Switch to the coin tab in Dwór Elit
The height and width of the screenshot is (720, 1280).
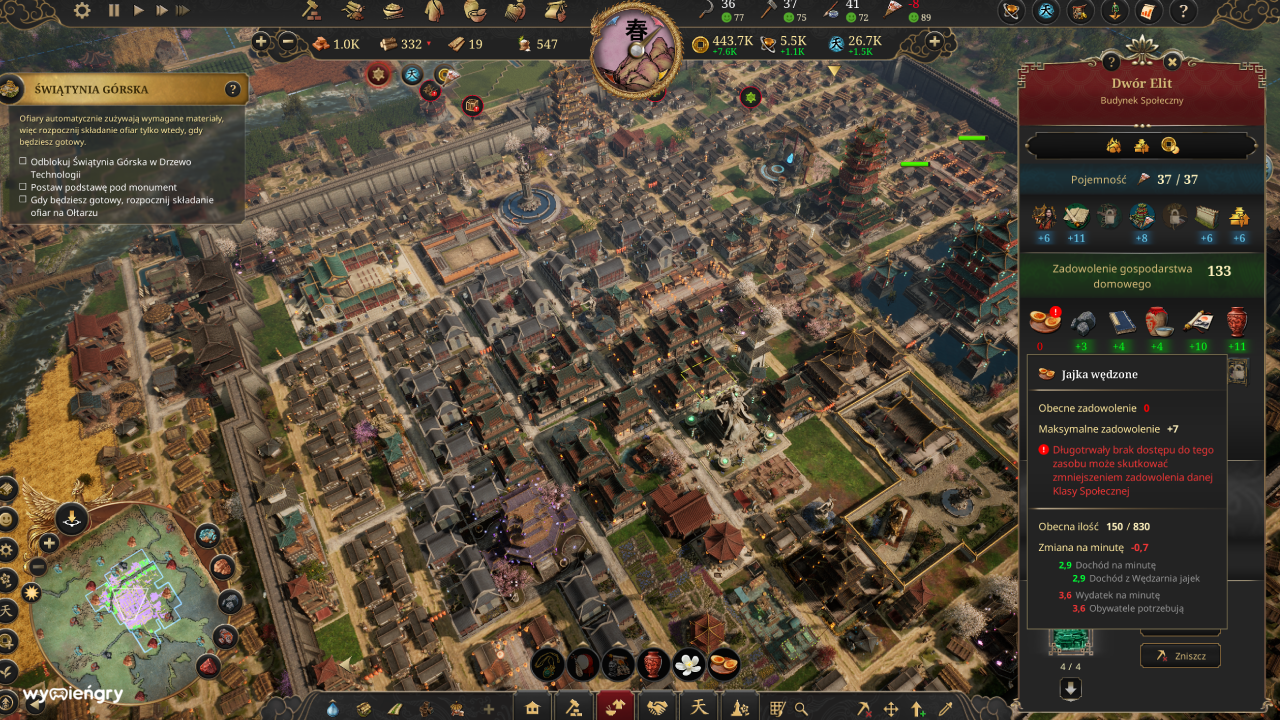pos(1168,145)
